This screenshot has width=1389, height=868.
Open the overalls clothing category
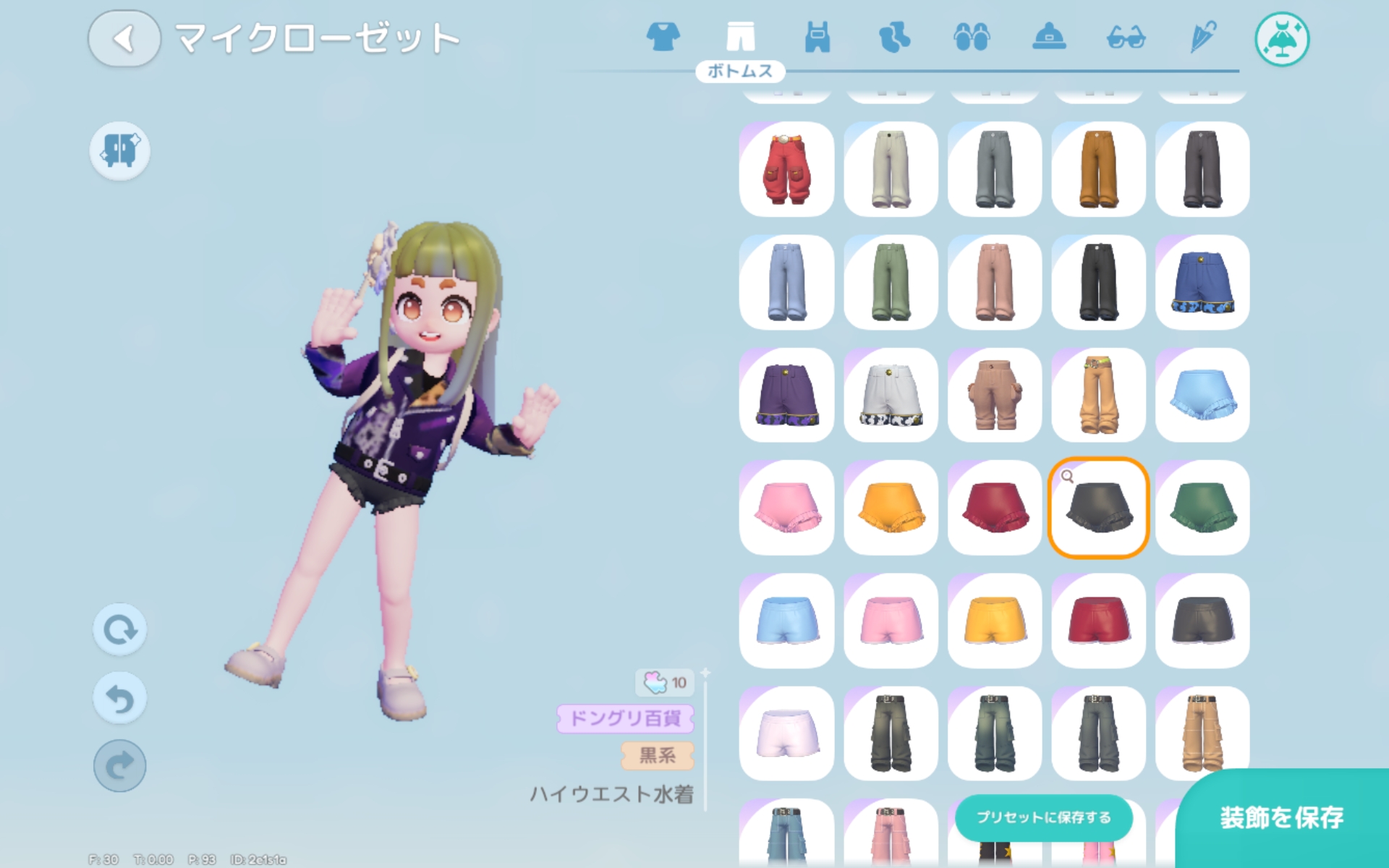[x=818, y=38]
